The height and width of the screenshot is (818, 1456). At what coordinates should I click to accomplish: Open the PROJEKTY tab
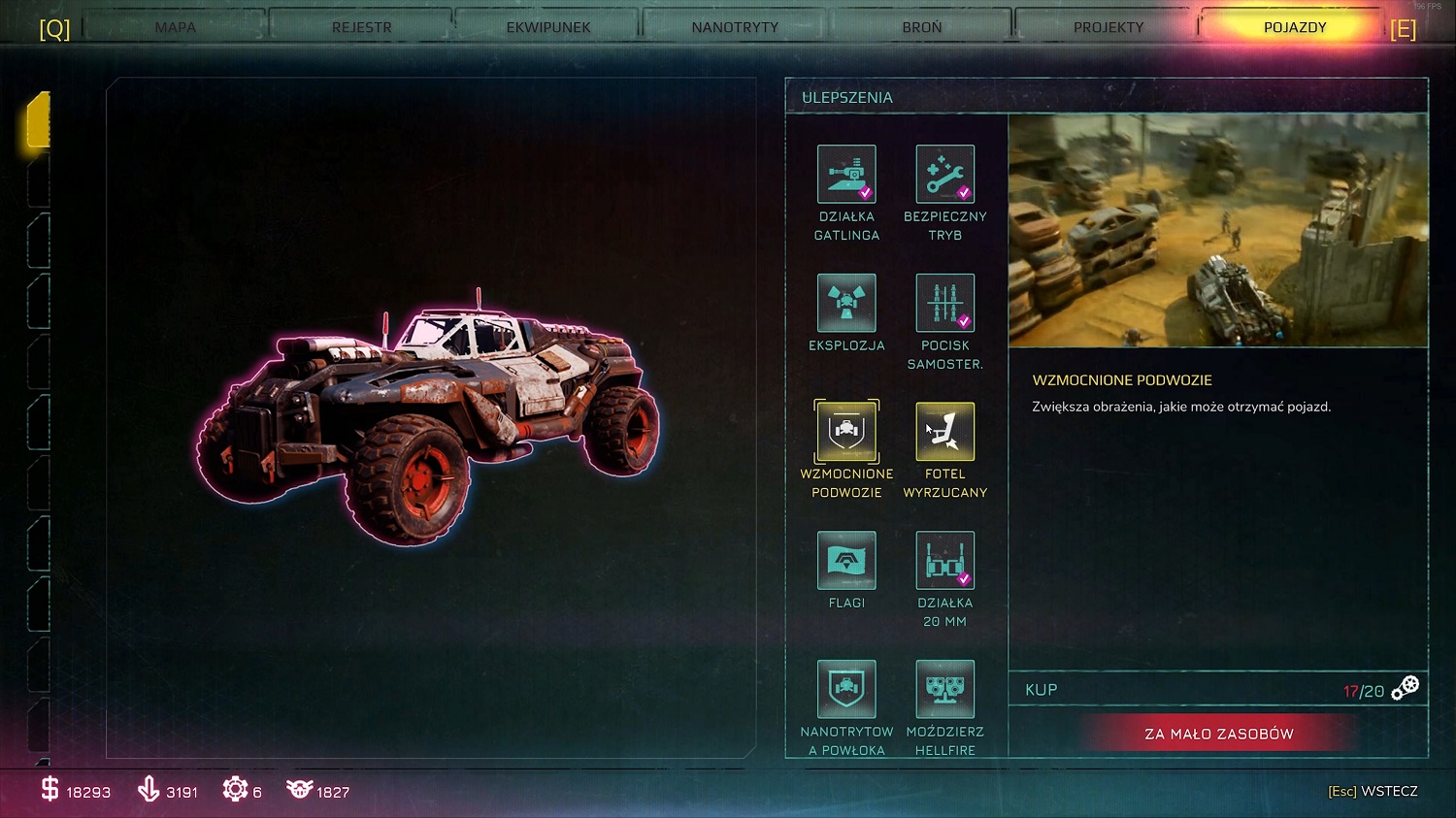pyautogui.click(x=1109, y=27)
